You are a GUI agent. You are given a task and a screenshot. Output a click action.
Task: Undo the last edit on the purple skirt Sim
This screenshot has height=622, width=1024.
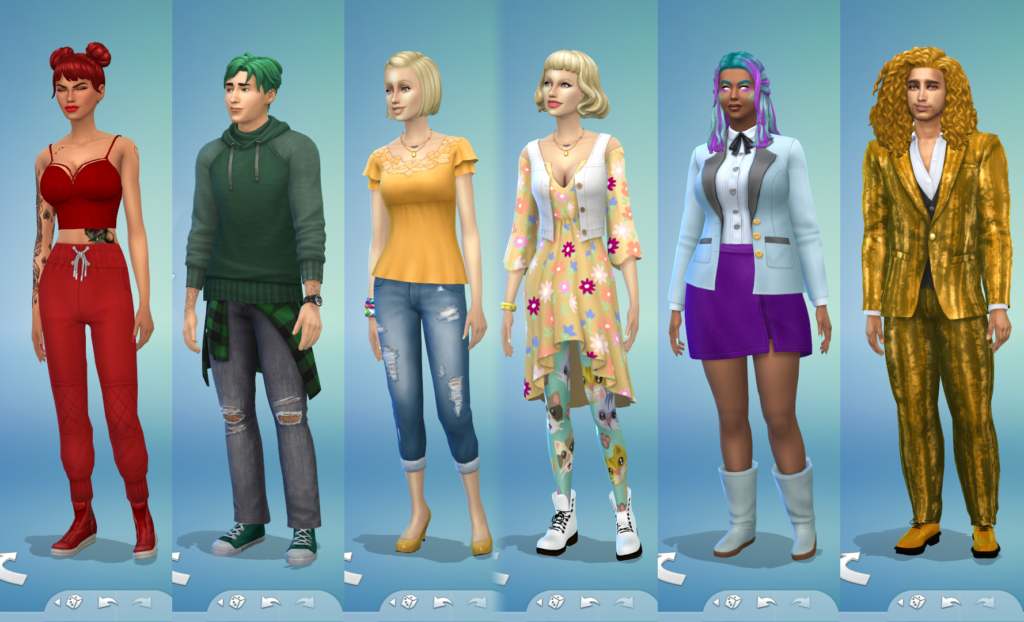tap(765, 602)
